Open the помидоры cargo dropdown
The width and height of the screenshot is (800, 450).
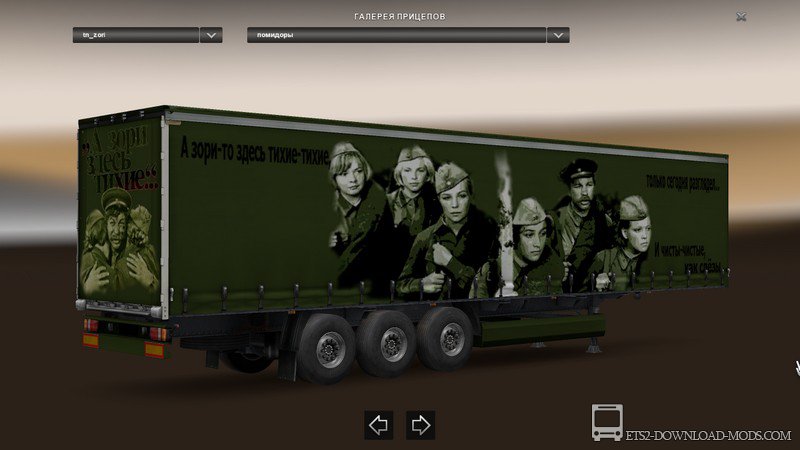click(558, 35)
